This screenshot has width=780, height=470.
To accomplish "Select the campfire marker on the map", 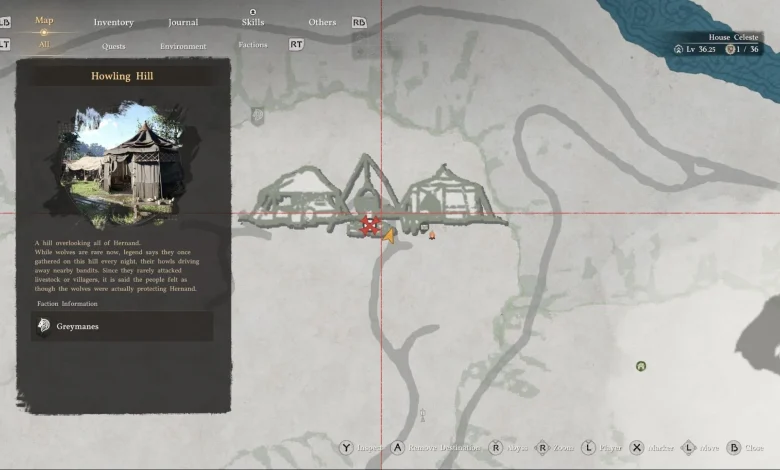I will (x=432, y=235).
